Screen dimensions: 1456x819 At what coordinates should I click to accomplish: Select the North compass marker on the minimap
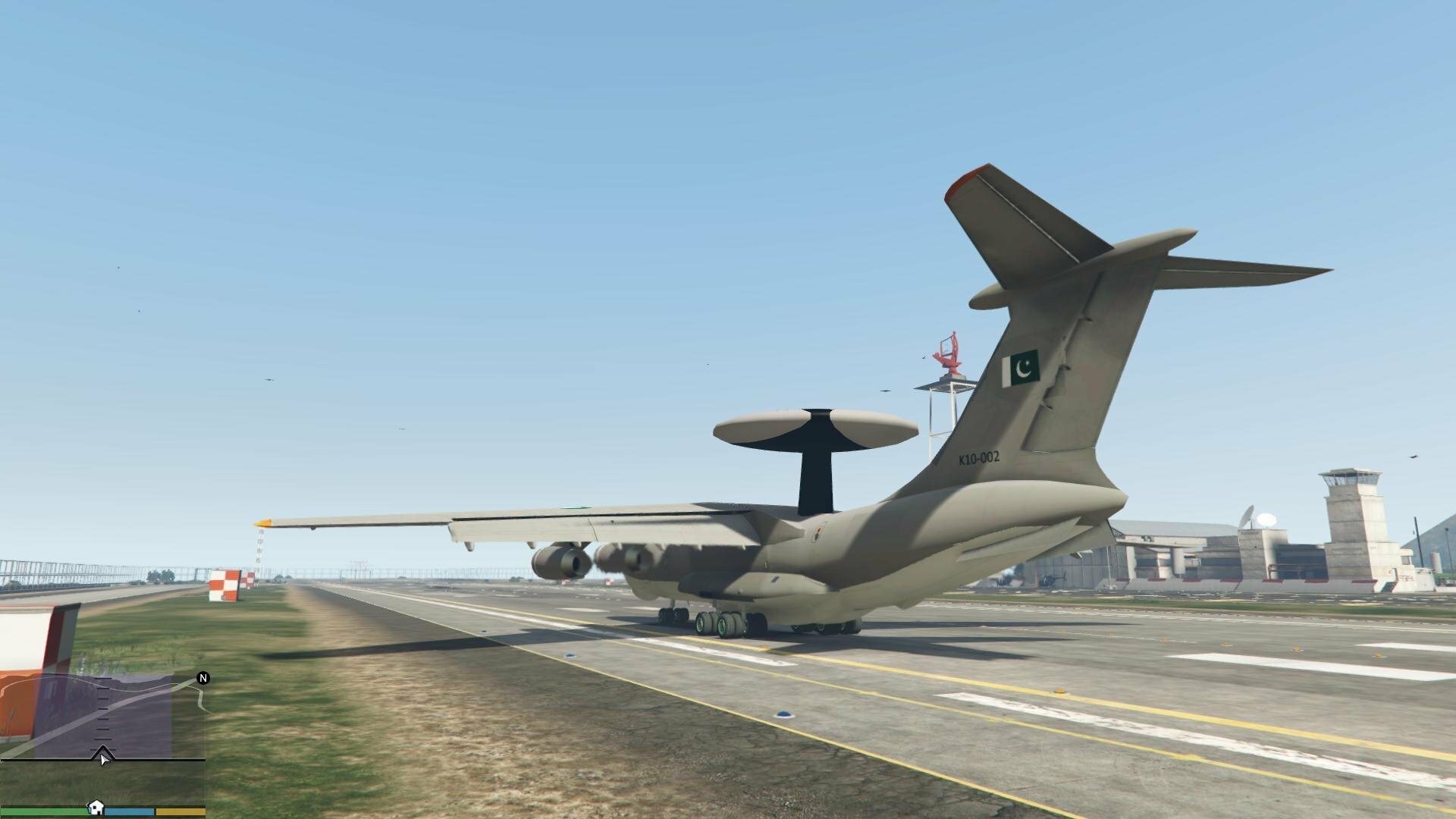tap(202, 678)
